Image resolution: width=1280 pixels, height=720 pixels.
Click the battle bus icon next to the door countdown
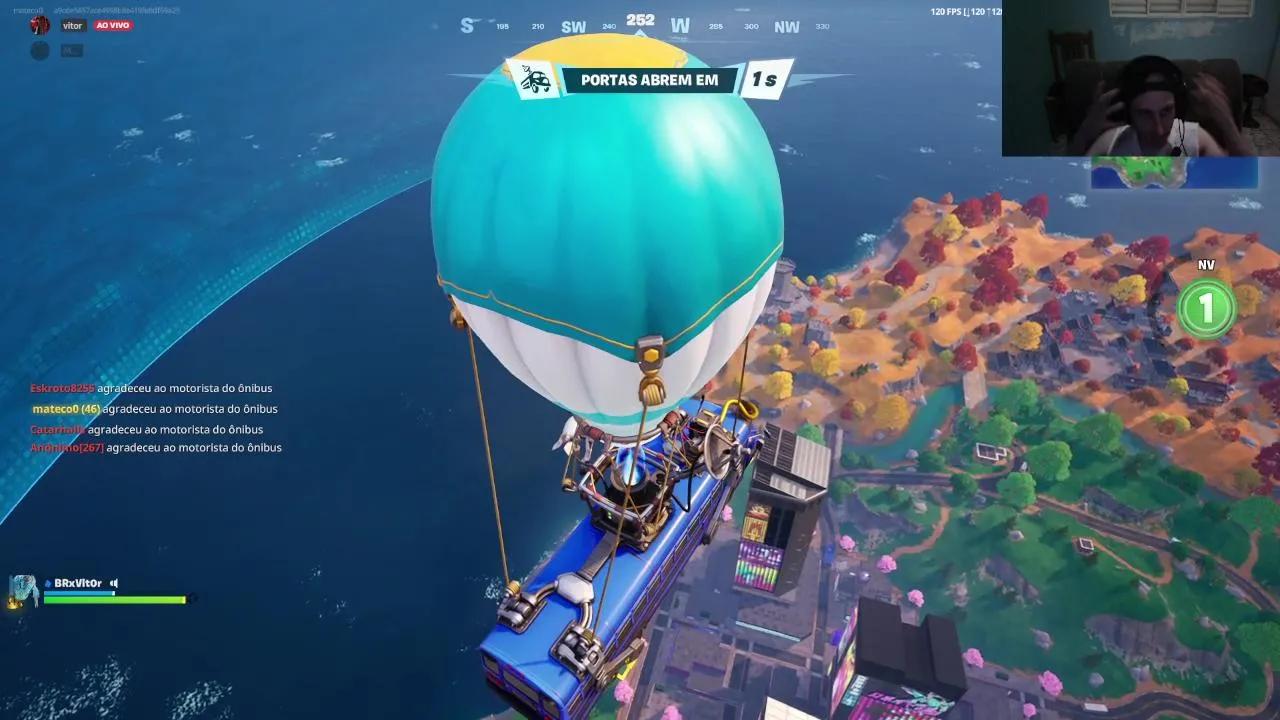click(x=537, y=80)
